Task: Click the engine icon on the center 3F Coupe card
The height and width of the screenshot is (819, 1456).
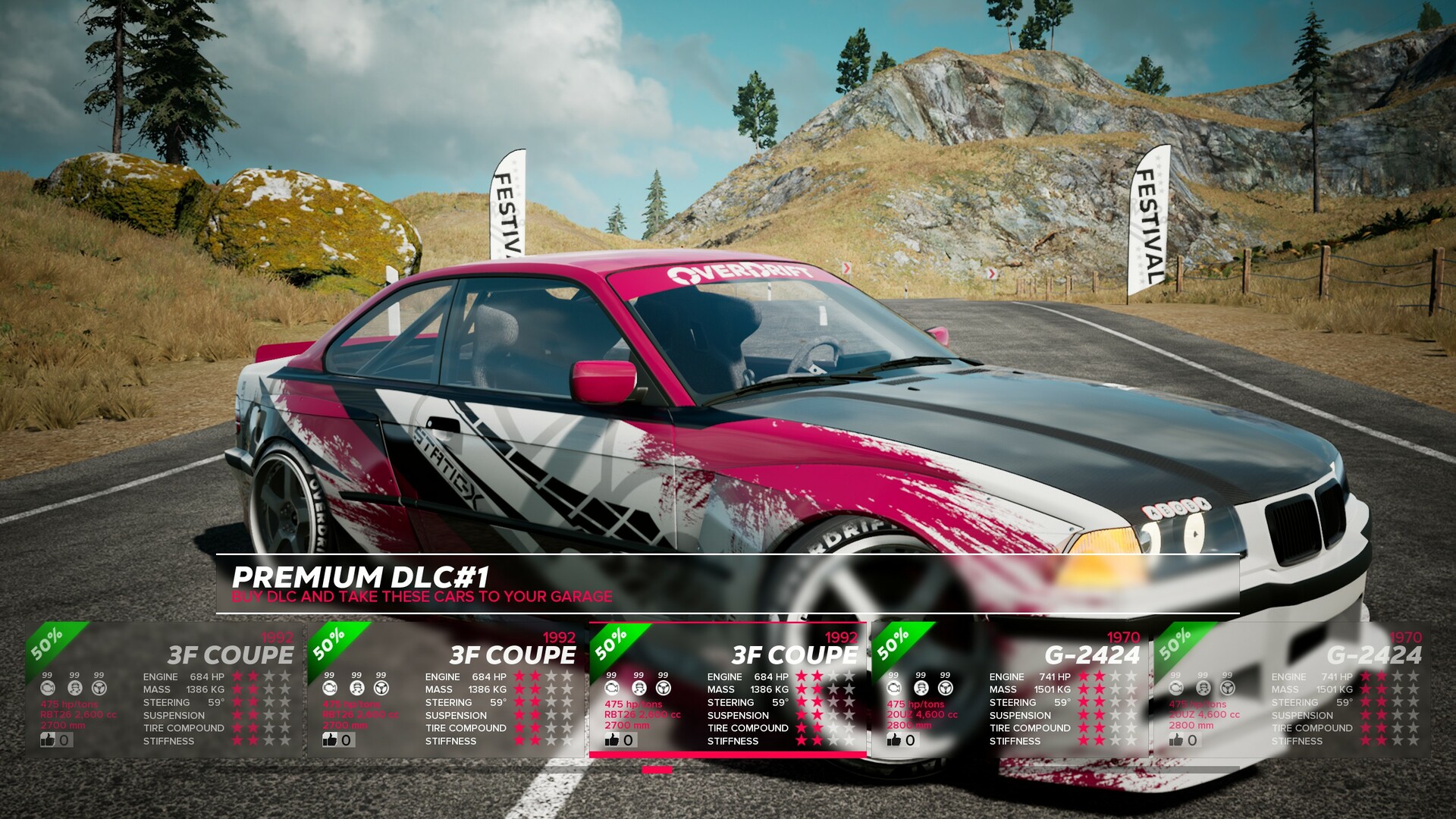Action: tap(612, 688)
